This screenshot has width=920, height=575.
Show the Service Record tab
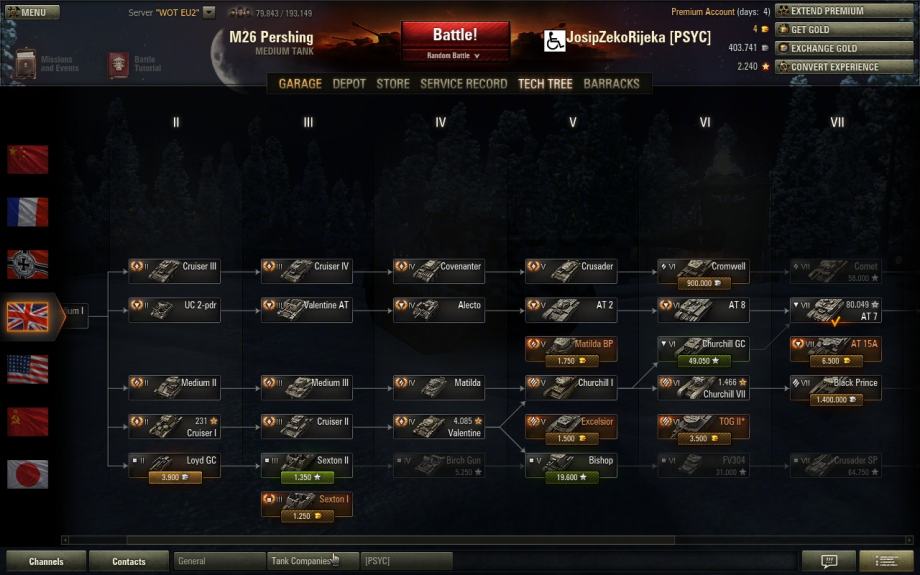(463, 84)
